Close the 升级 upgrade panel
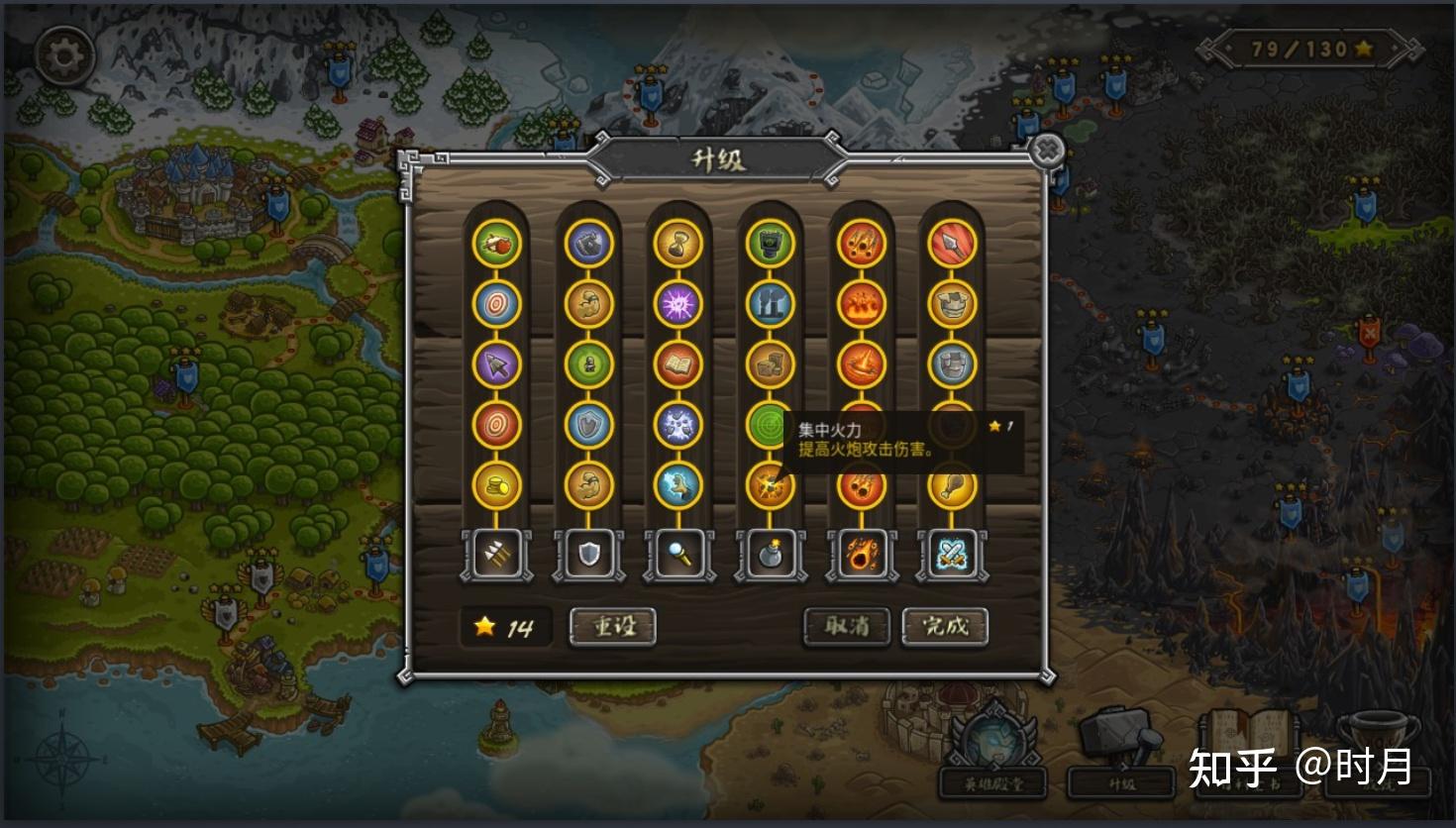 1047,152
